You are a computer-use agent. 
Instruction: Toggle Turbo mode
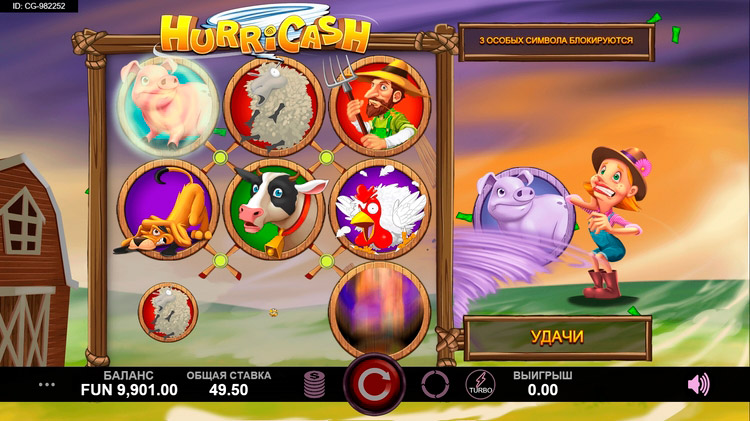pyautogui.click(x=480, y=384)
